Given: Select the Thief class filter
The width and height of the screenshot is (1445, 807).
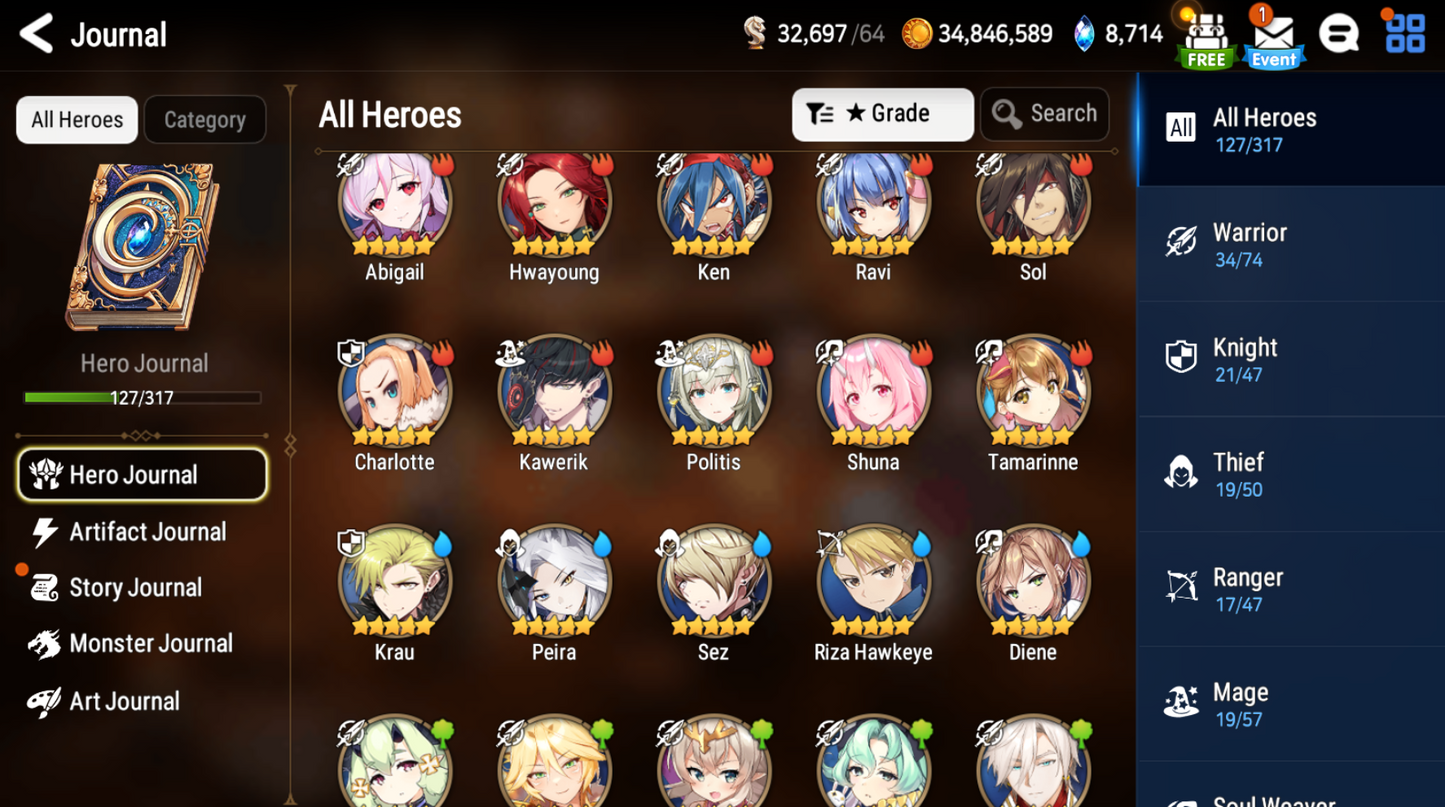Looking at the screenshot, I should (x=1238, y=471).
